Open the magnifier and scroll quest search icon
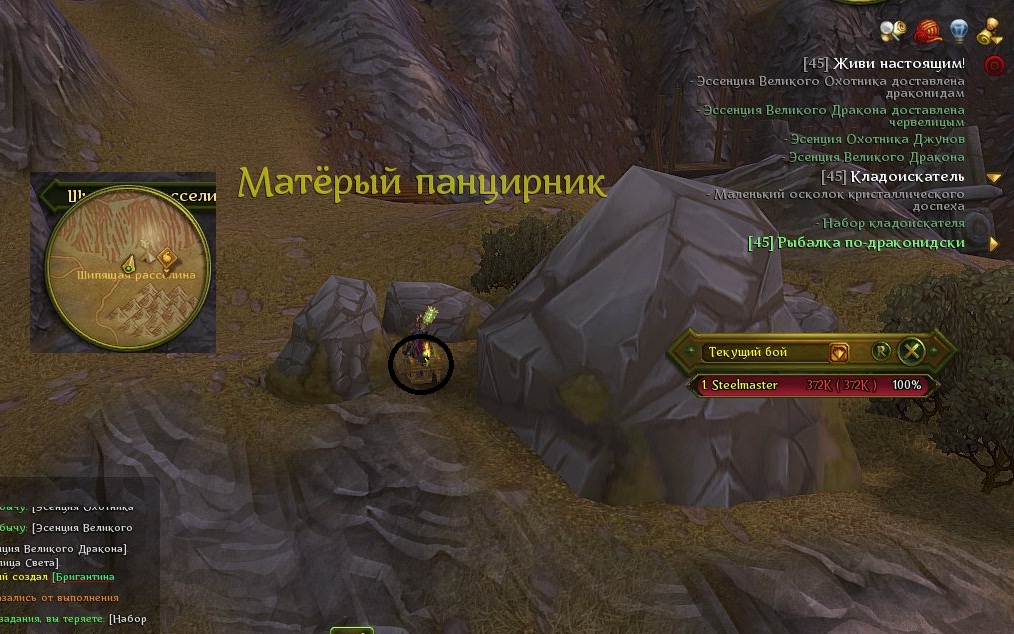 (893, 30)
